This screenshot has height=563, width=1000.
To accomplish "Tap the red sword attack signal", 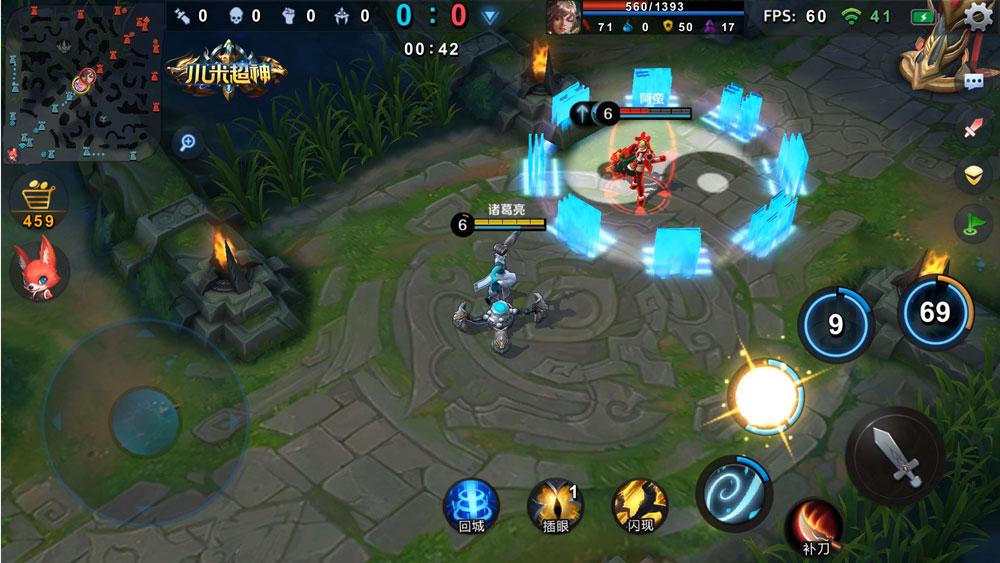I will [972, 129].
